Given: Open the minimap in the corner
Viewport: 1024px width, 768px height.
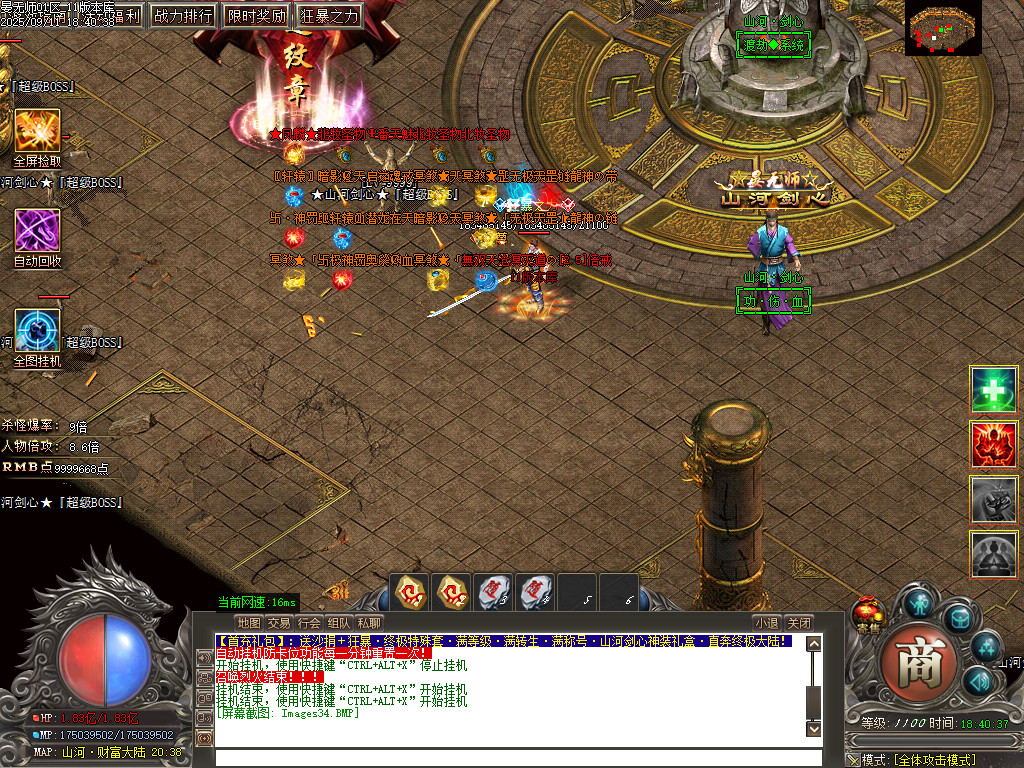Looking at the screenshot, I should tap(944, 27).
